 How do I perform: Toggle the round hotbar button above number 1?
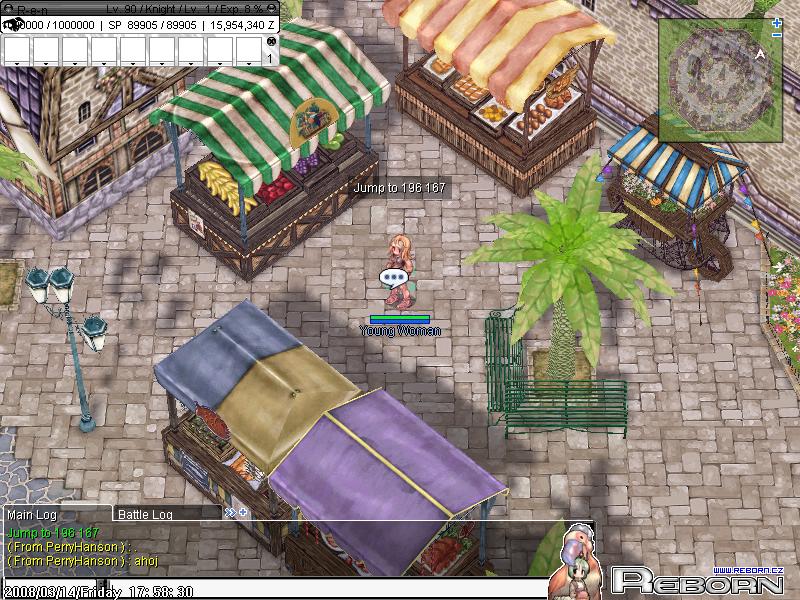(x=270, y=42)
